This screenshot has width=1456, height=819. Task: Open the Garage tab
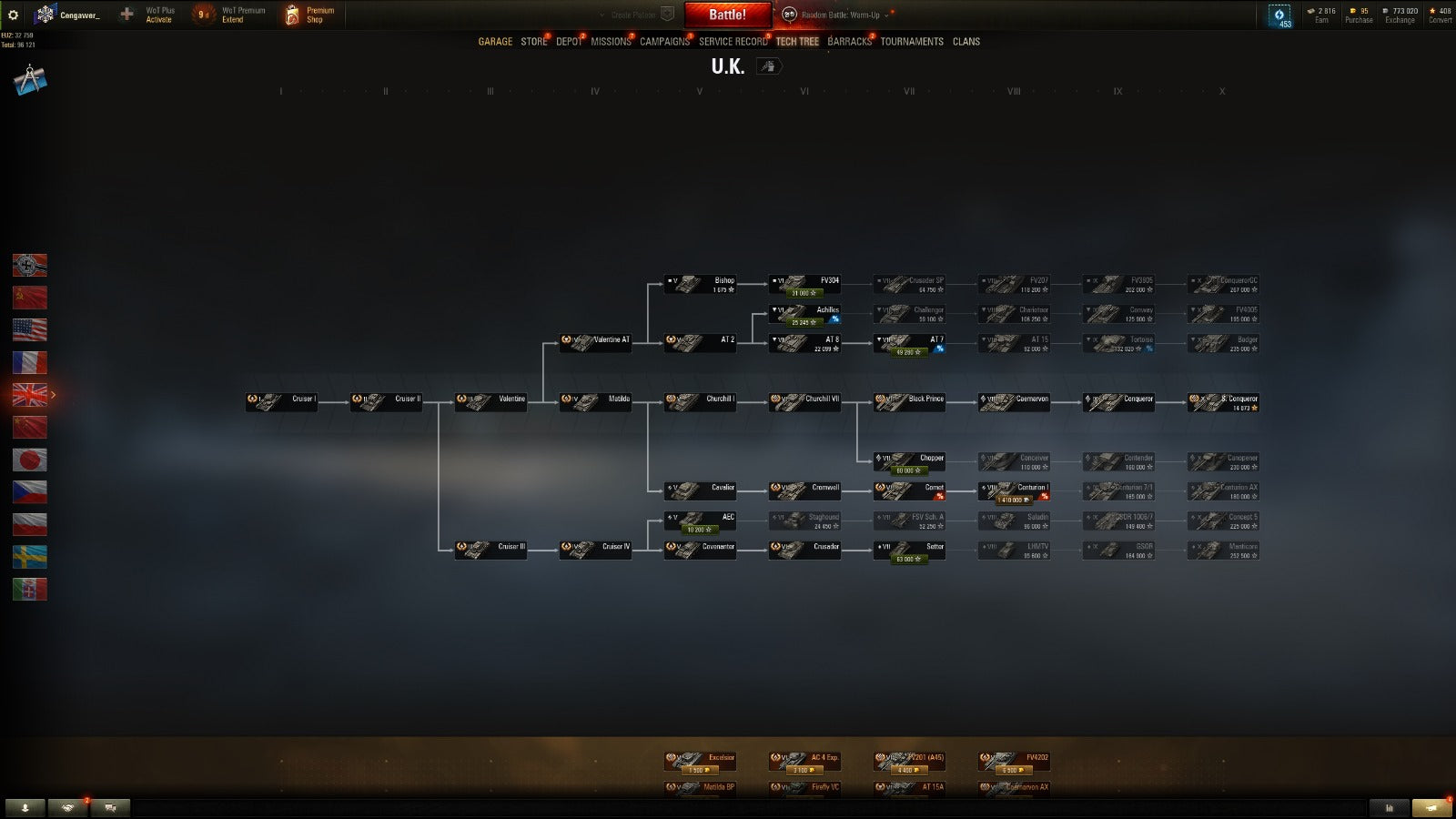[x=495, y=42]
